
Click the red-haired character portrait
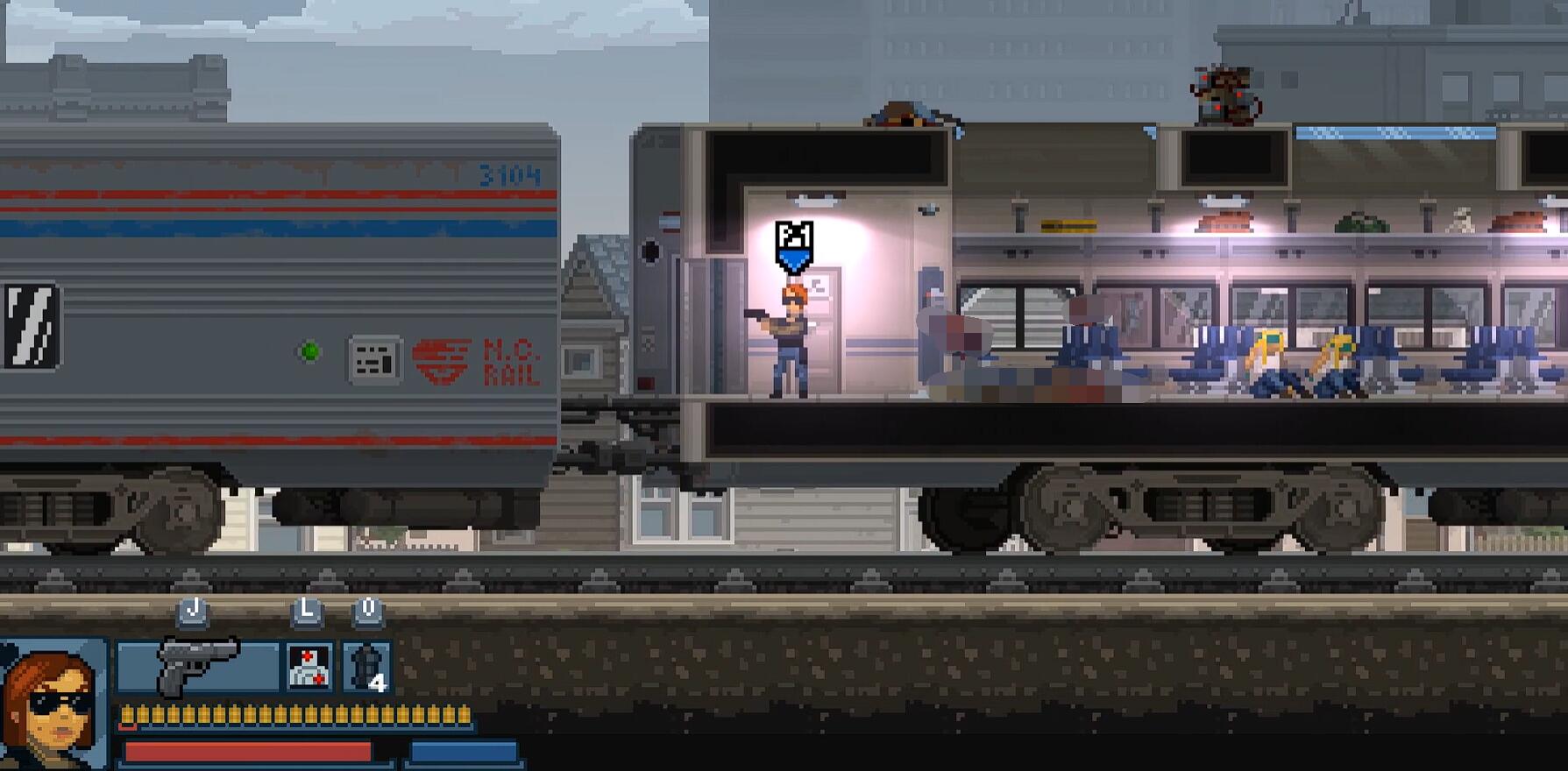(x=52, y=705)
